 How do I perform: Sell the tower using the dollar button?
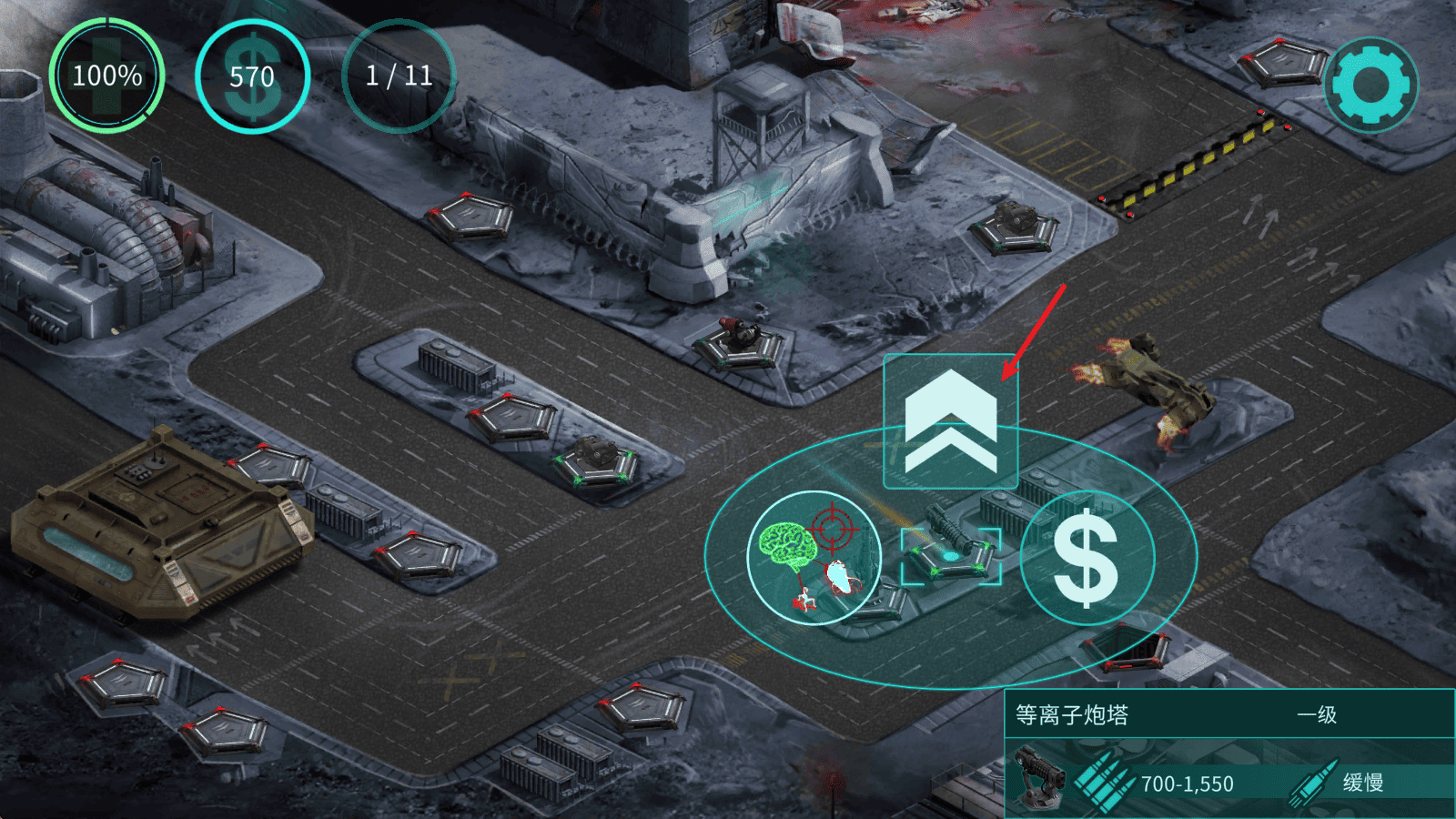click(1087, 558)
